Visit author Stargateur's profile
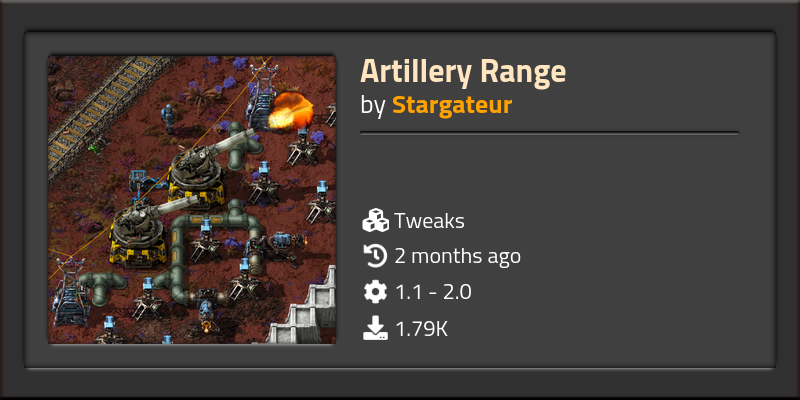The width and height of the screenshot is (800, 400). pos(452,105)
